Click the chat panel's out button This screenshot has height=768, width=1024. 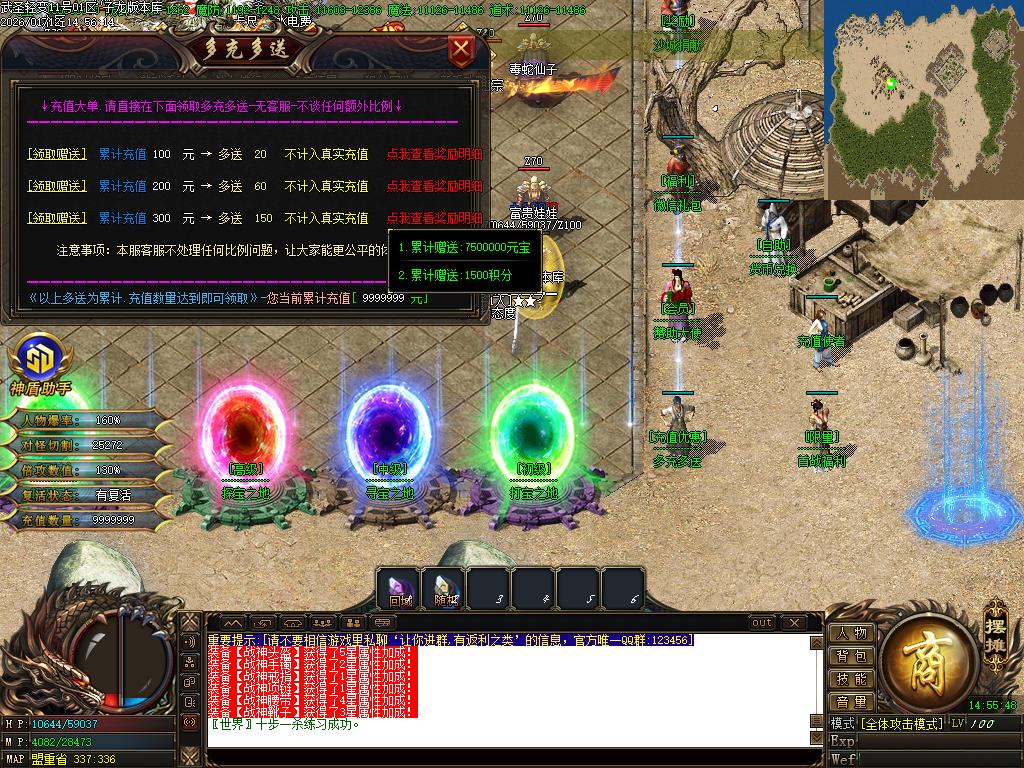pos(762,623)
